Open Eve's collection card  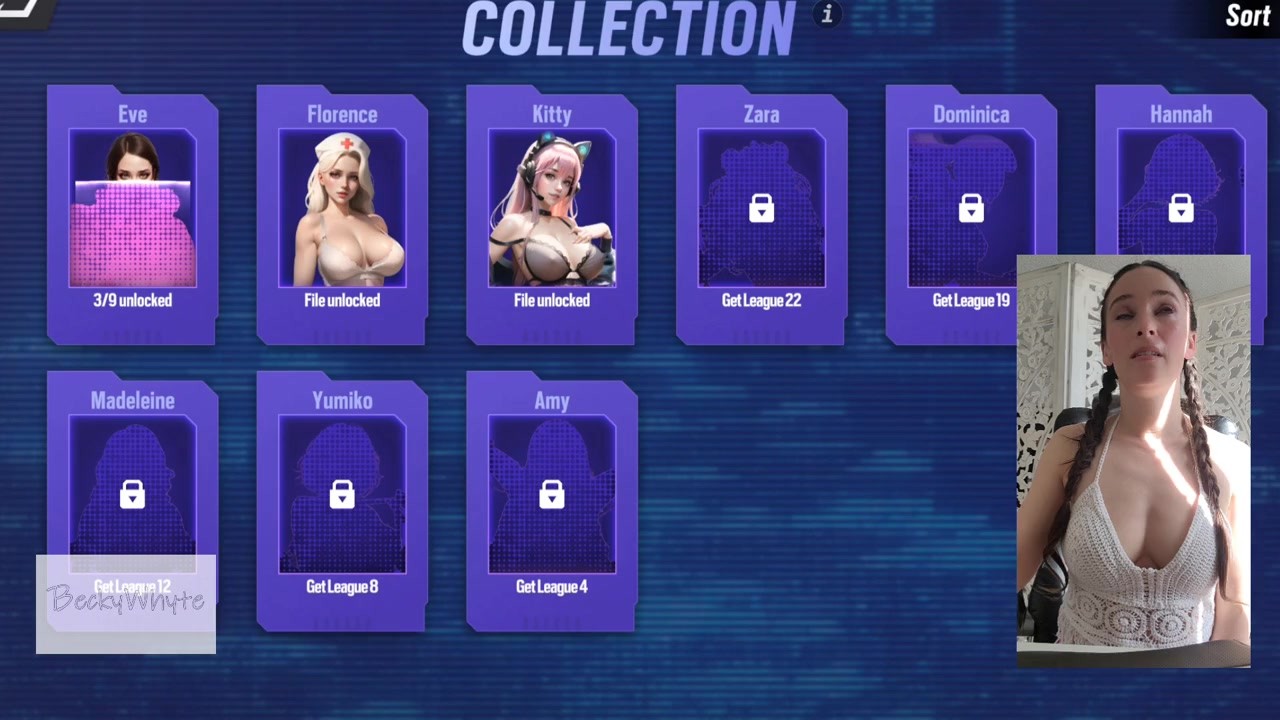(132, 215)
